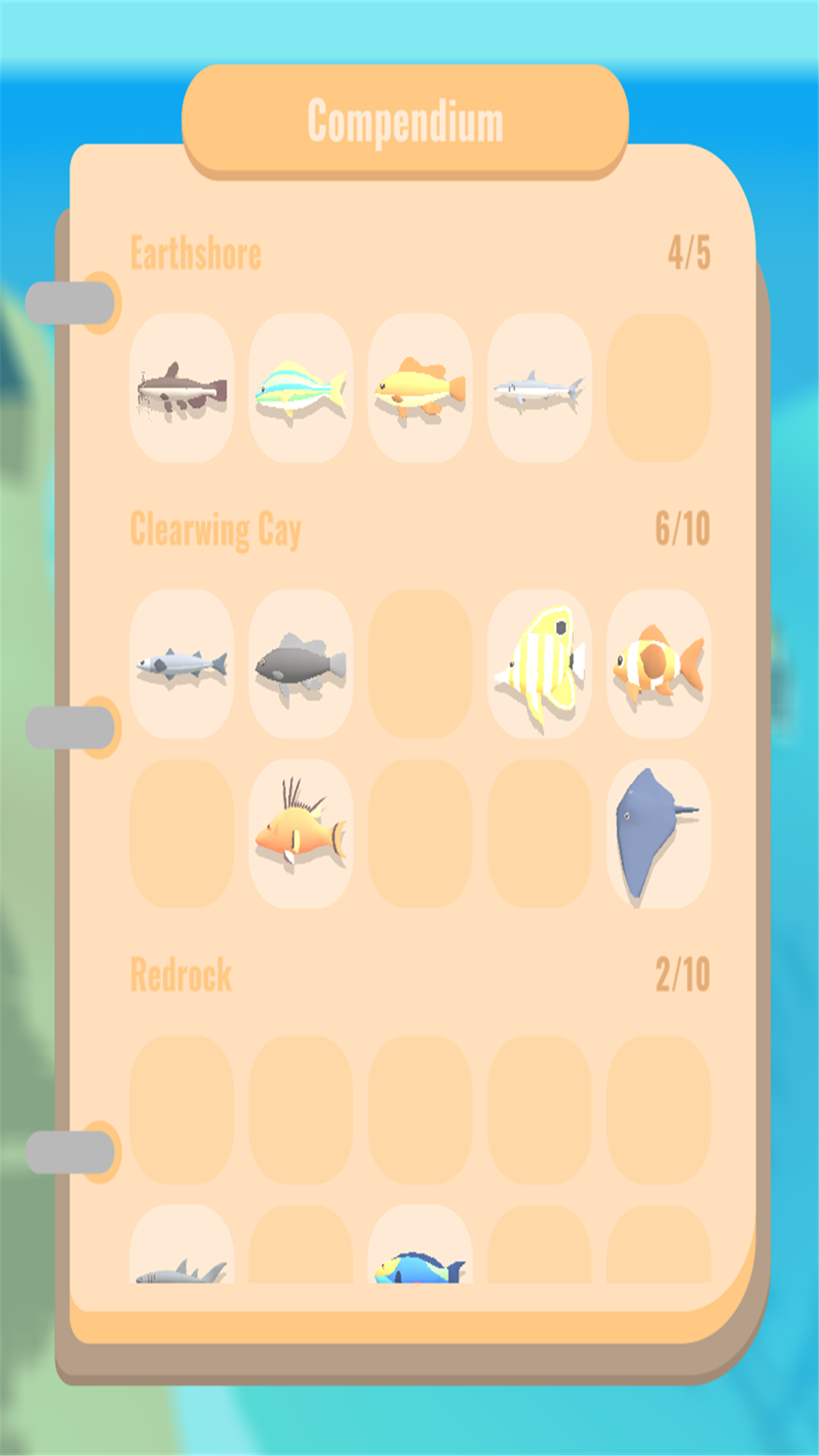Pick the green-striped yellowtail fish
Screen dimensions: 819x1456
click(300, 388)
